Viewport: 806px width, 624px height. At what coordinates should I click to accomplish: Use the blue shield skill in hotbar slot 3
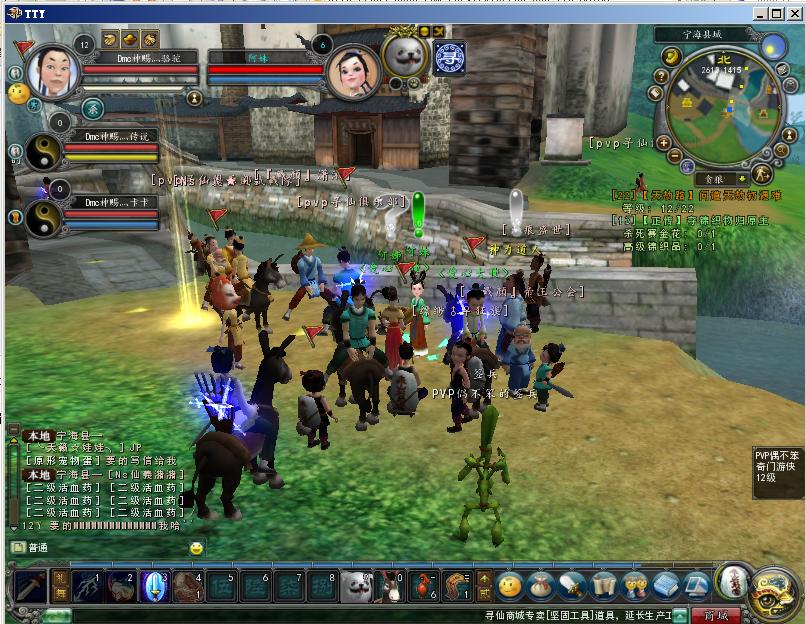point(155,585)
